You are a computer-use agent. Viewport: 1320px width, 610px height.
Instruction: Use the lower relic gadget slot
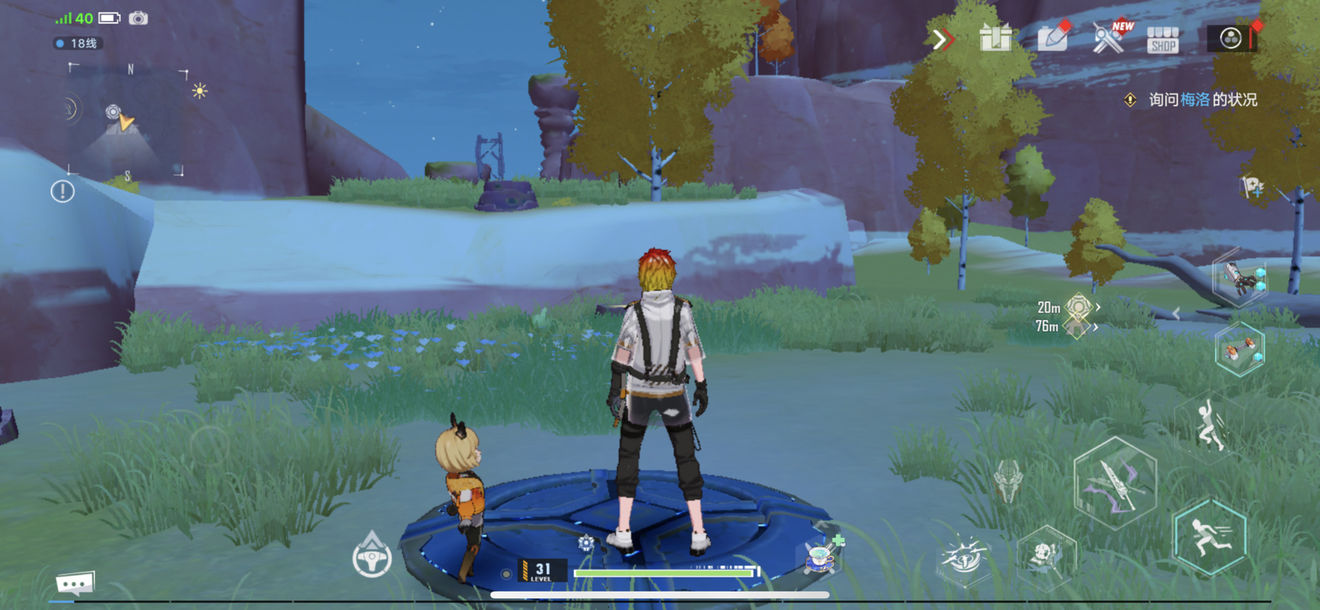(x=1240, y=348)
